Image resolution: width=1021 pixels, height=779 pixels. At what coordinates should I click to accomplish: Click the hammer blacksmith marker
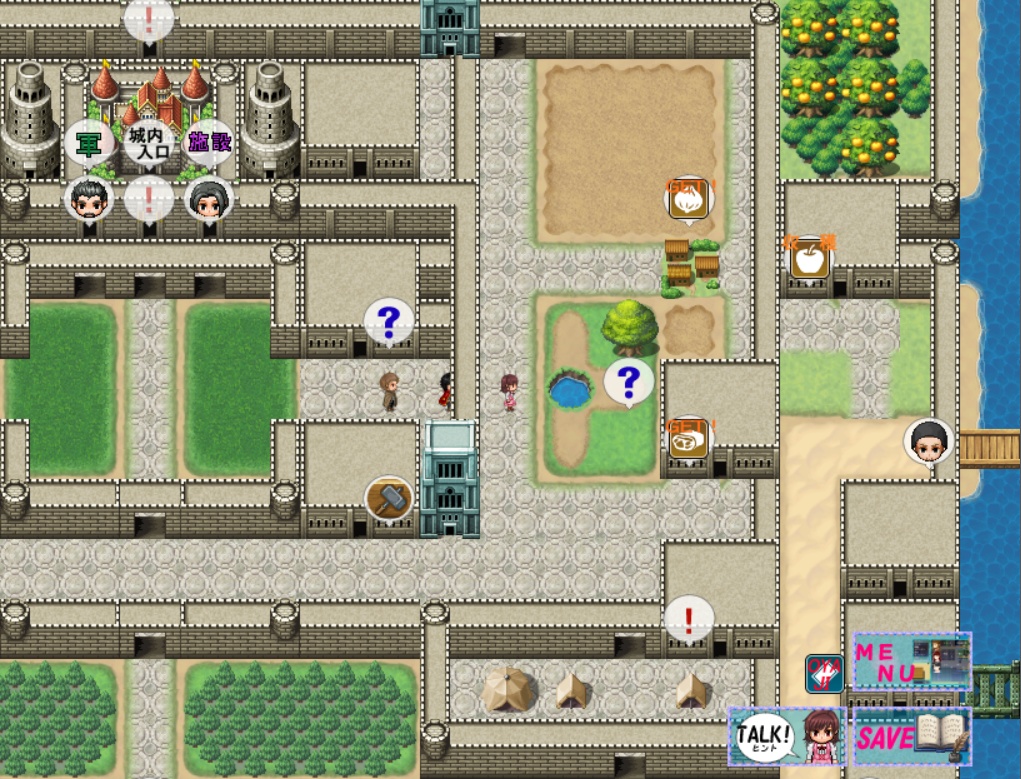click(x=388, y=497)
